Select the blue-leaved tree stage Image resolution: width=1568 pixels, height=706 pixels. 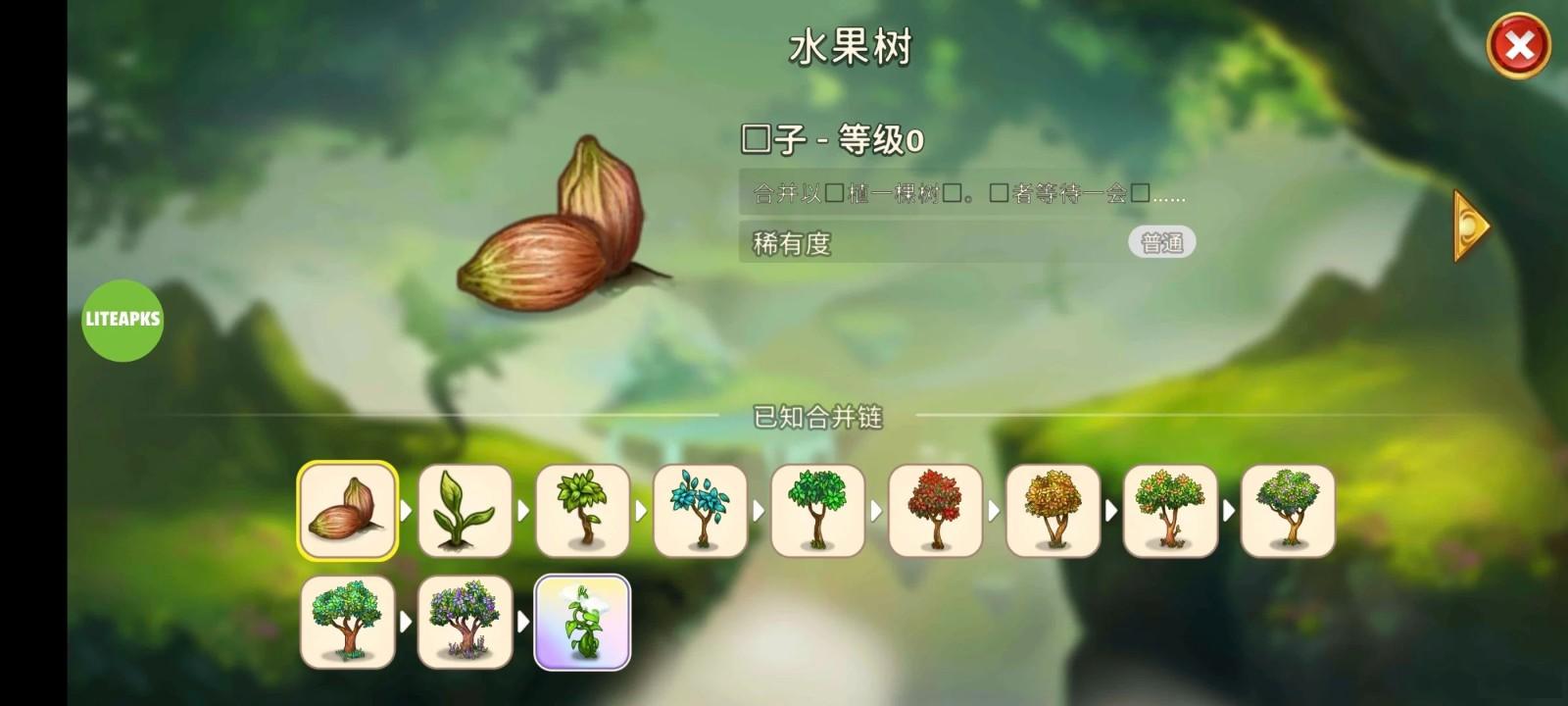700,511
